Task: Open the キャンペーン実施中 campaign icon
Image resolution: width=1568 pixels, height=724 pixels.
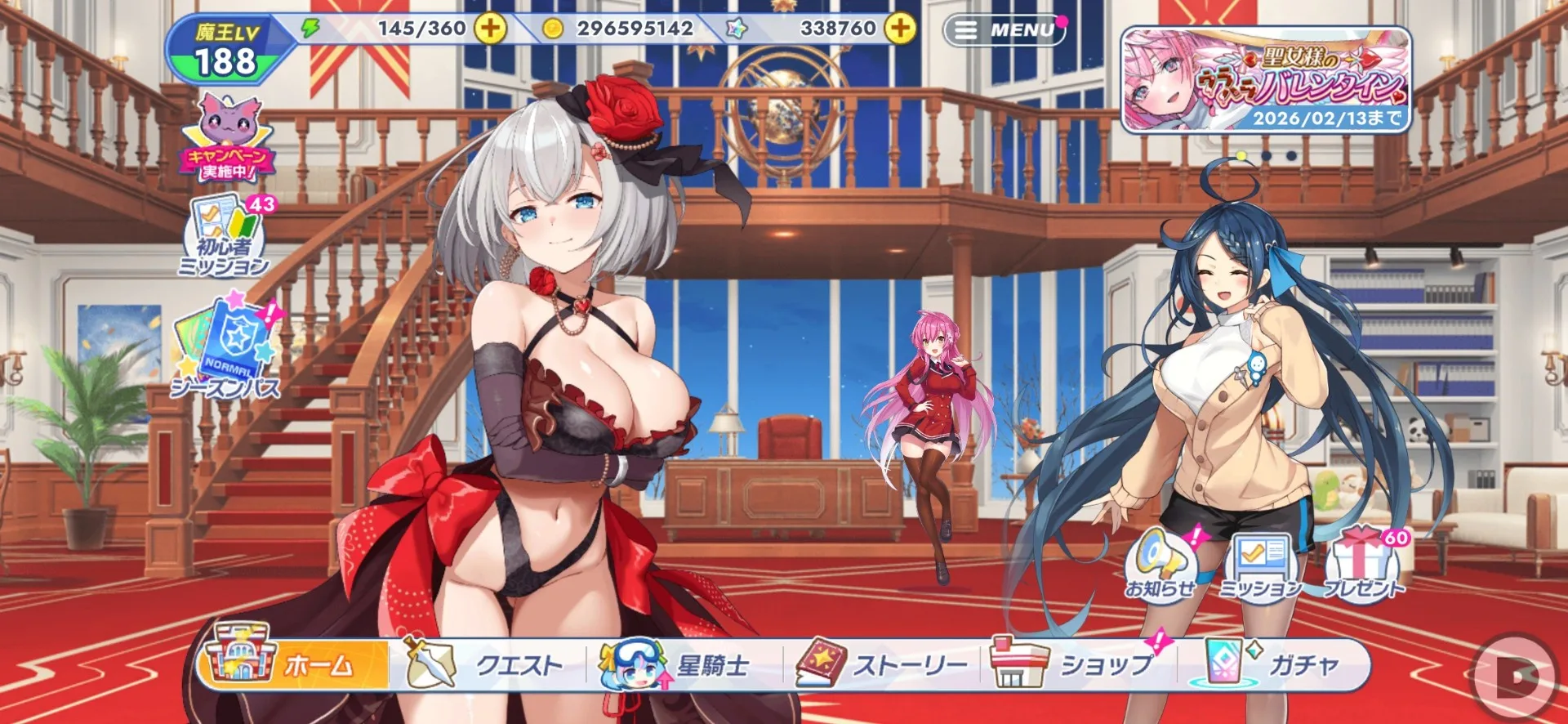Action: click(226, 138)
